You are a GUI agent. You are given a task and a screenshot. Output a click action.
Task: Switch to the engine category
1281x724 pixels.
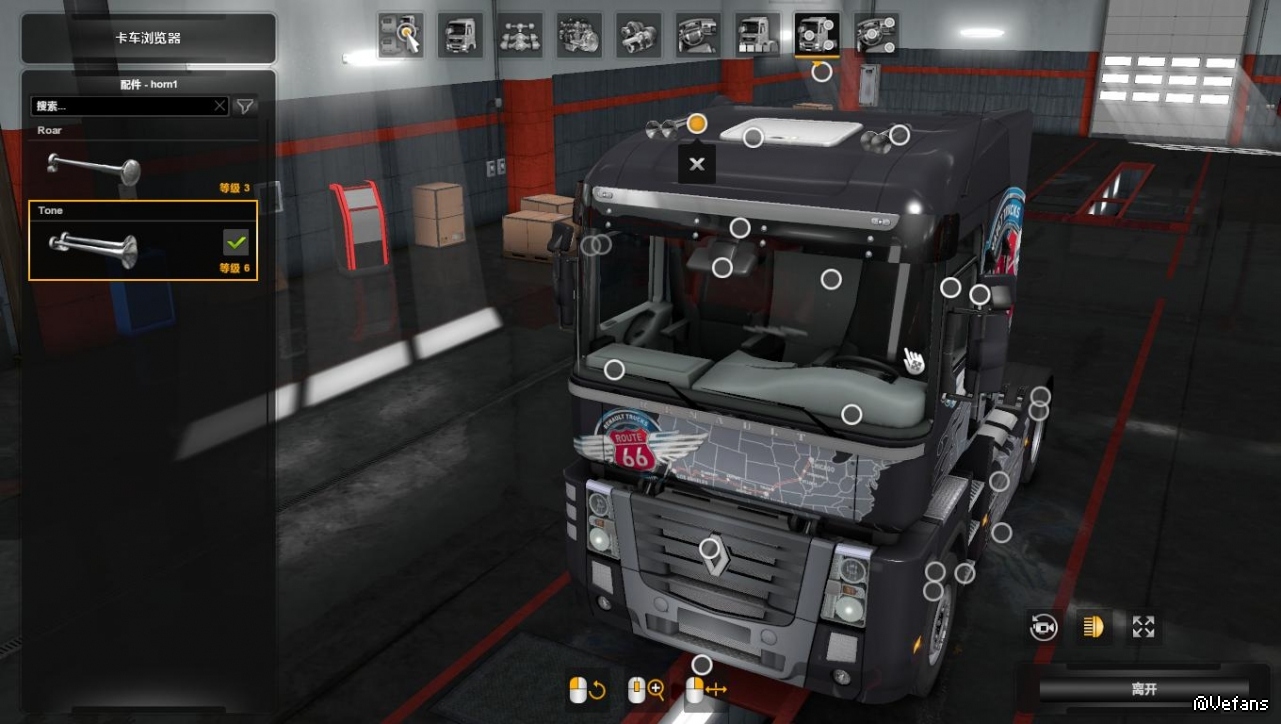[x=579, y=35]
